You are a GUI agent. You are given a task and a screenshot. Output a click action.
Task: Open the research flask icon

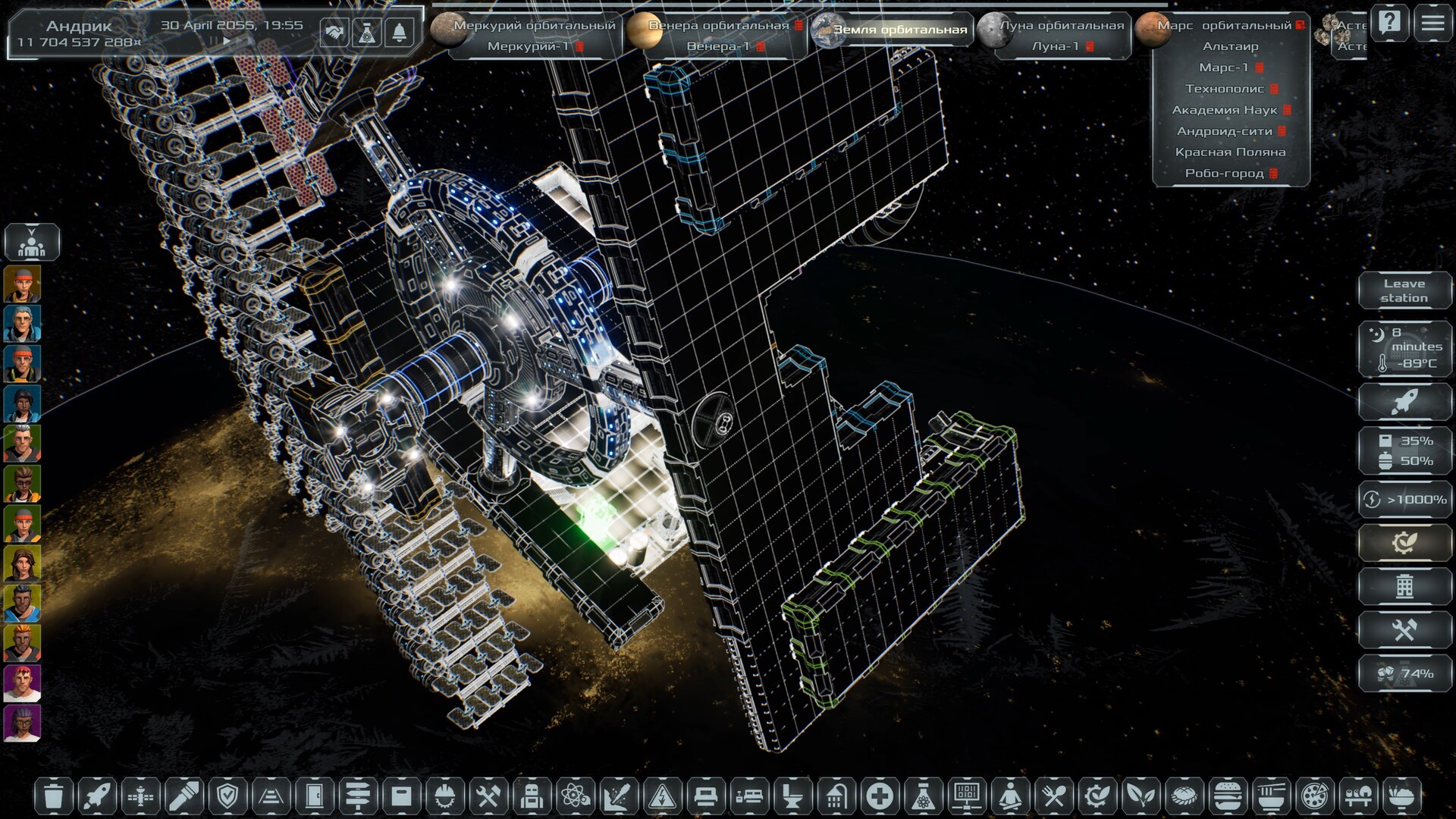[x=366, y=32]
